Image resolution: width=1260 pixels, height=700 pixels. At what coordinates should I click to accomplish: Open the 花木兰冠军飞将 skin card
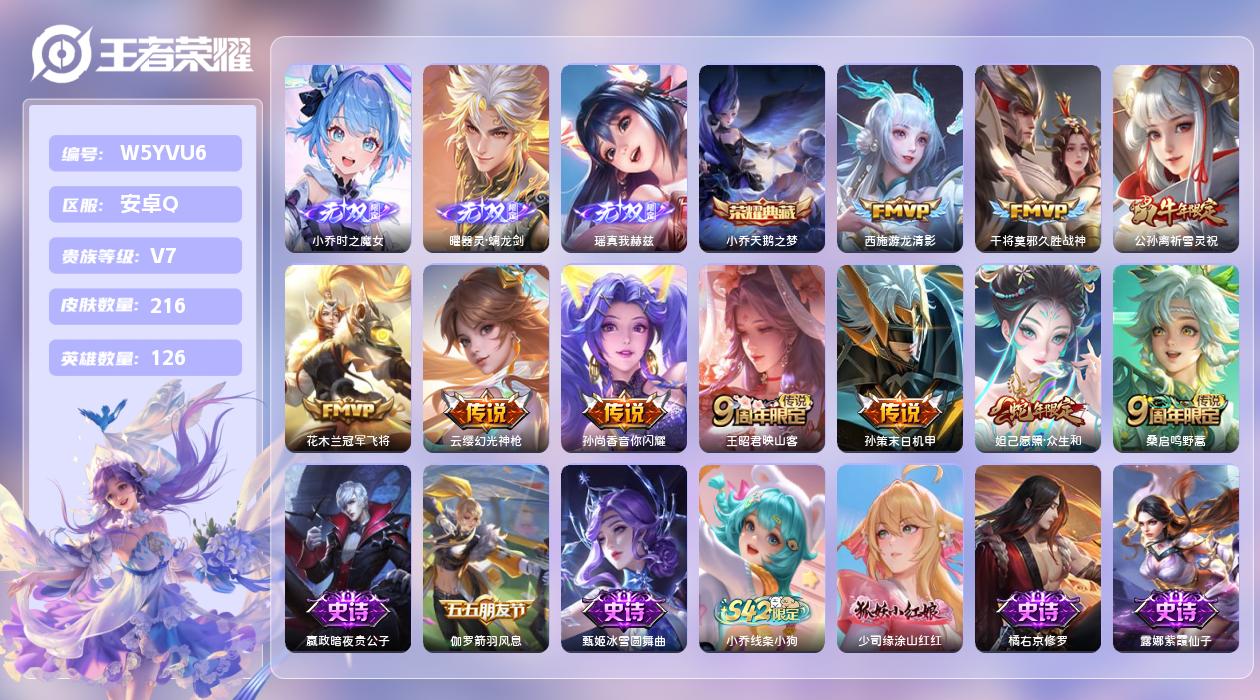coord(348,358)
